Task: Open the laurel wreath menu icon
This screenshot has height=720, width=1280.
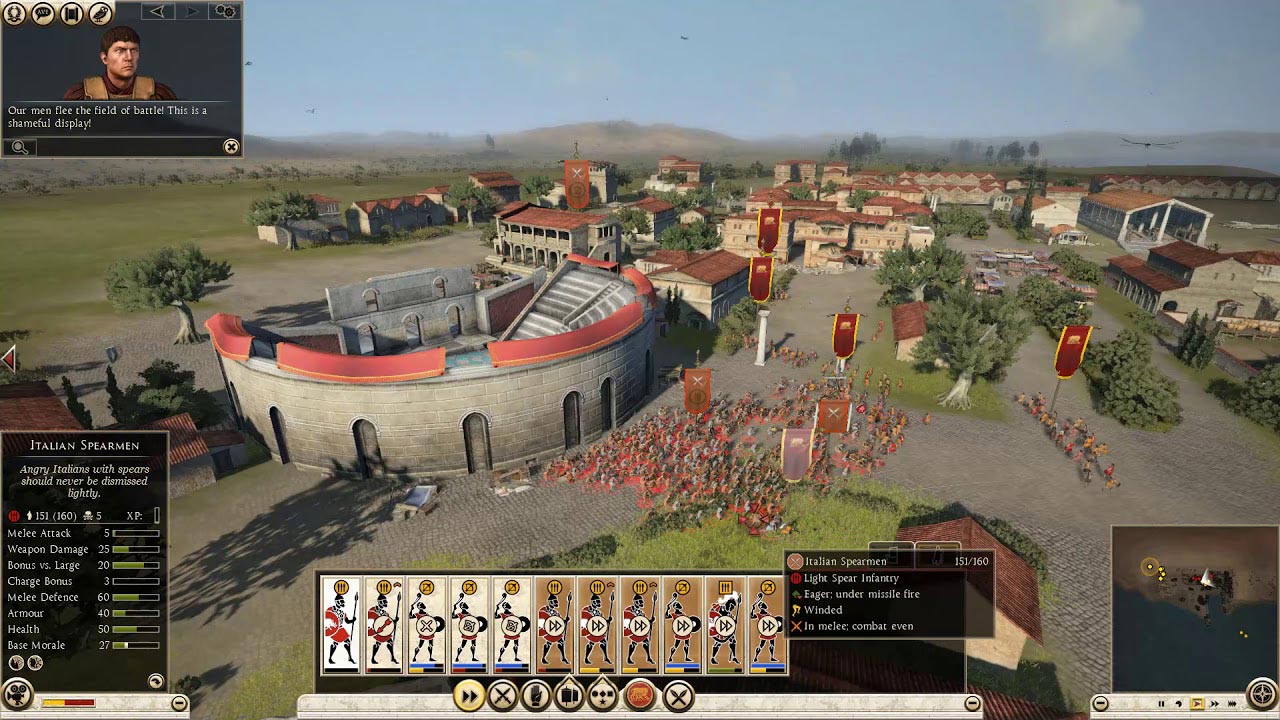Action: click(x=15, y=13)
